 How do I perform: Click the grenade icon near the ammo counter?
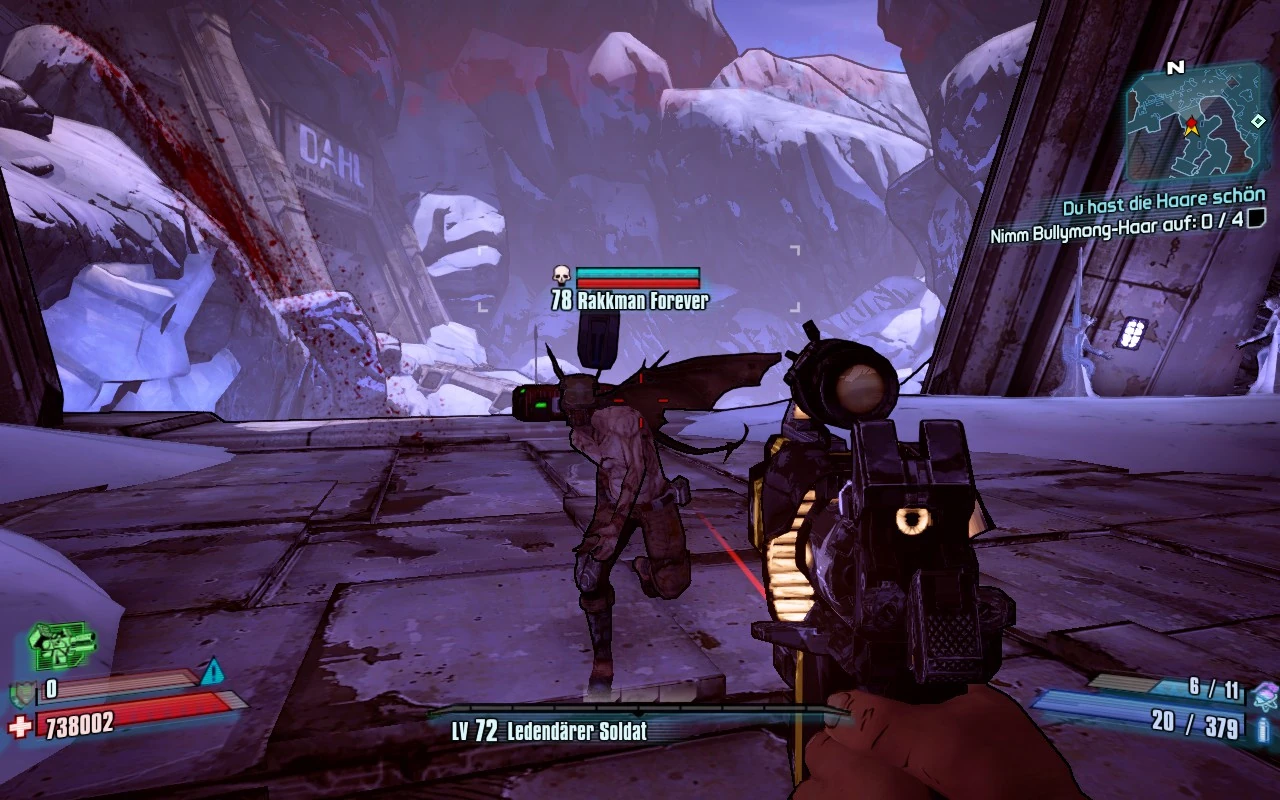tap(1267, 696)
